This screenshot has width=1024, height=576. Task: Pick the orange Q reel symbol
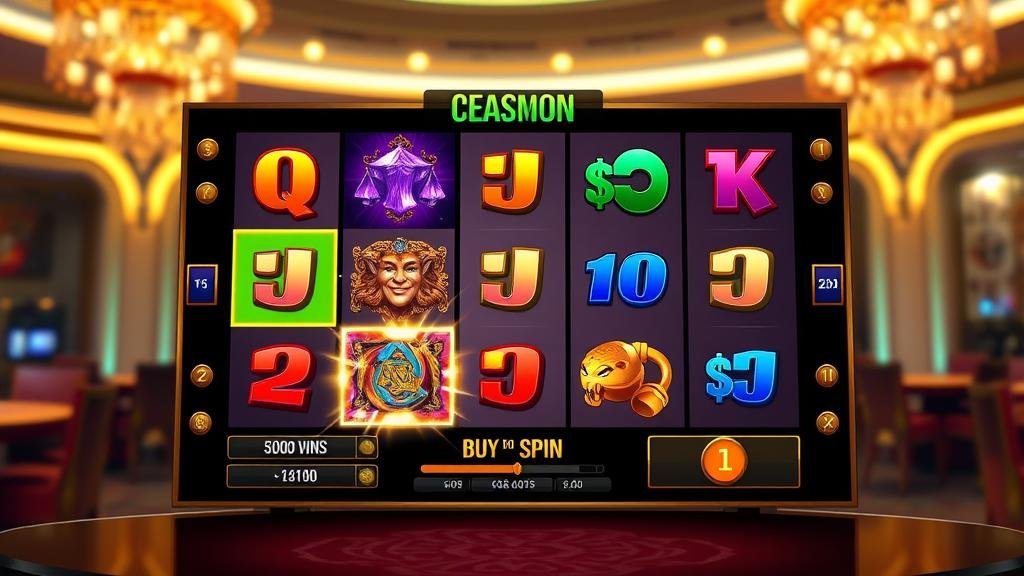(285, 182)
